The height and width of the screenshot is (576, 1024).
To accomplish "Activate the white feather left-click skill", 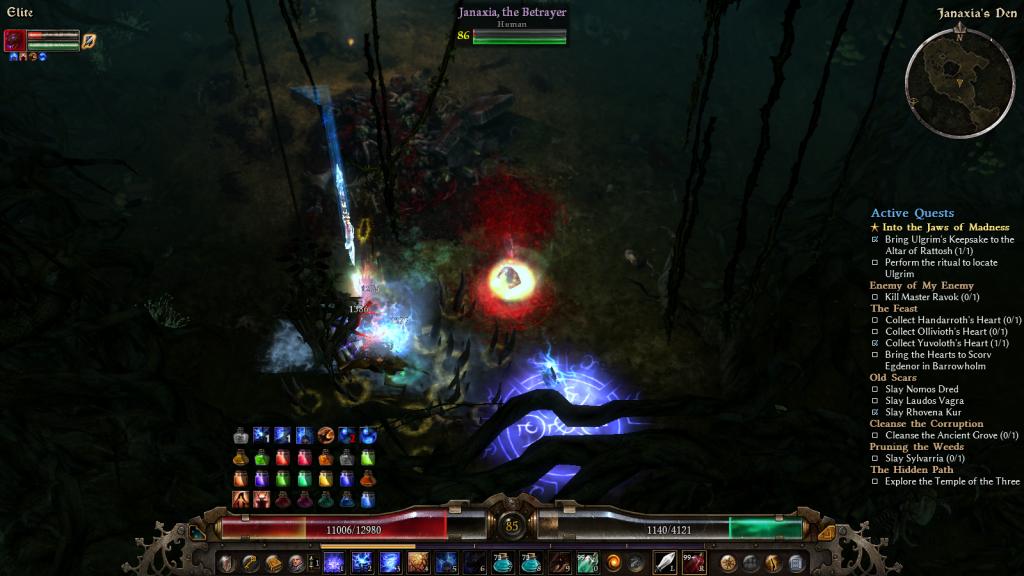I will (x=665, y=562).
